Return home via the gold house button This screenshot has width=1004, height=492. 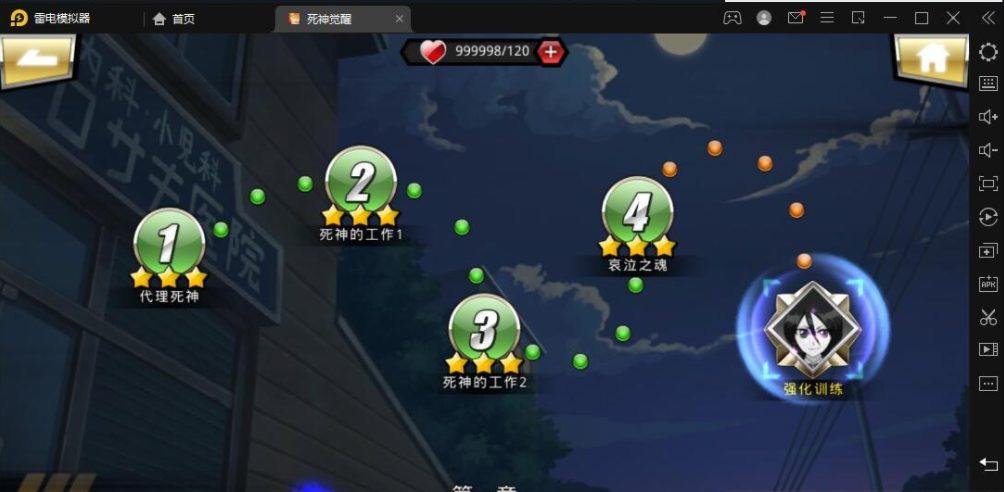coord(930,60)
